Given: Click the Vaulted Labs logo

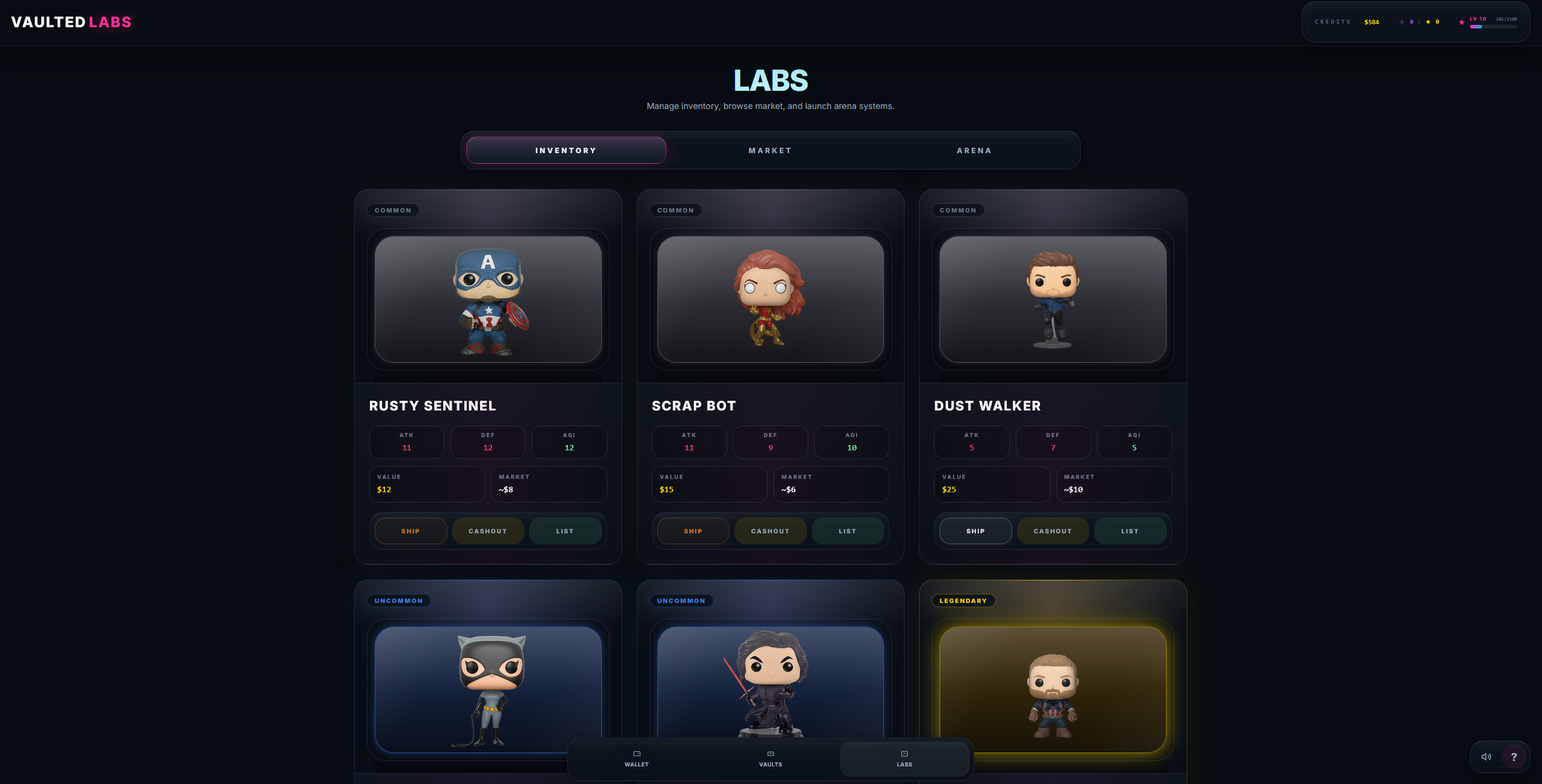Looking at the screenshot, I should (x=71, y=22).
